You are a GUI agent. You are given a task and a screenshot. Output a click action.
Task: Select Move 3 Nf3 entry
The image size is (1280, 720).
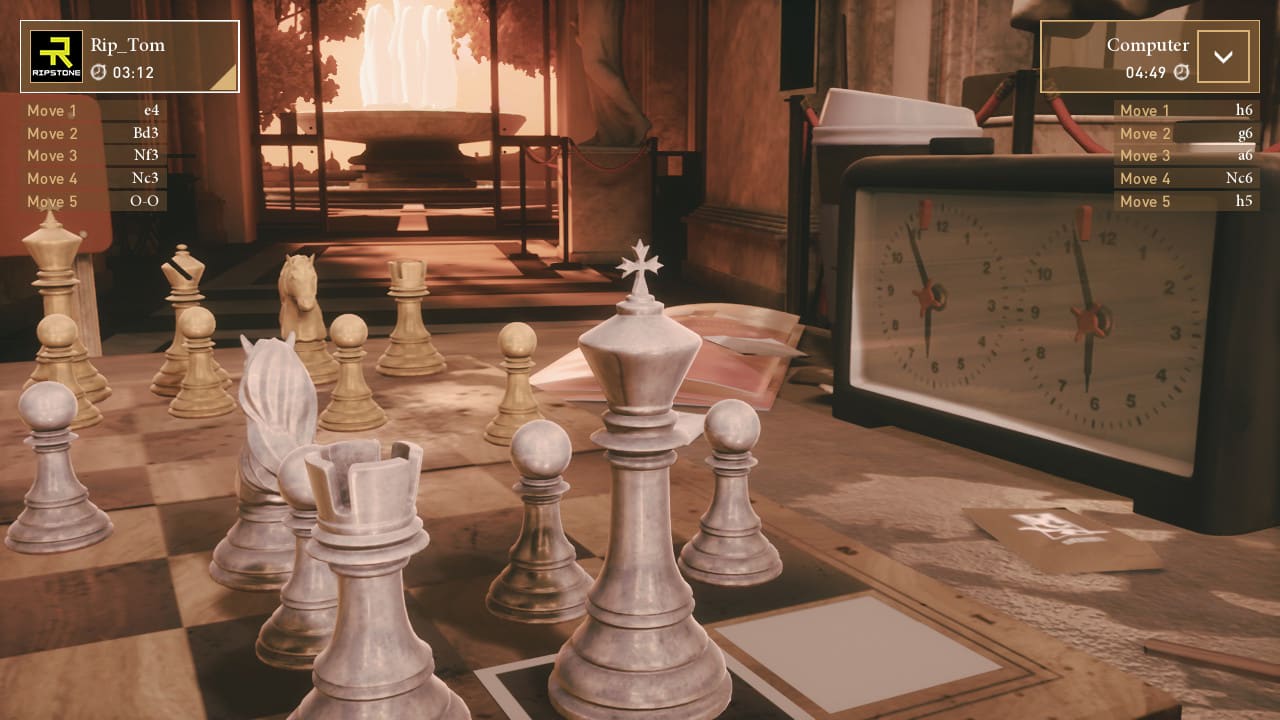(95, 156)
